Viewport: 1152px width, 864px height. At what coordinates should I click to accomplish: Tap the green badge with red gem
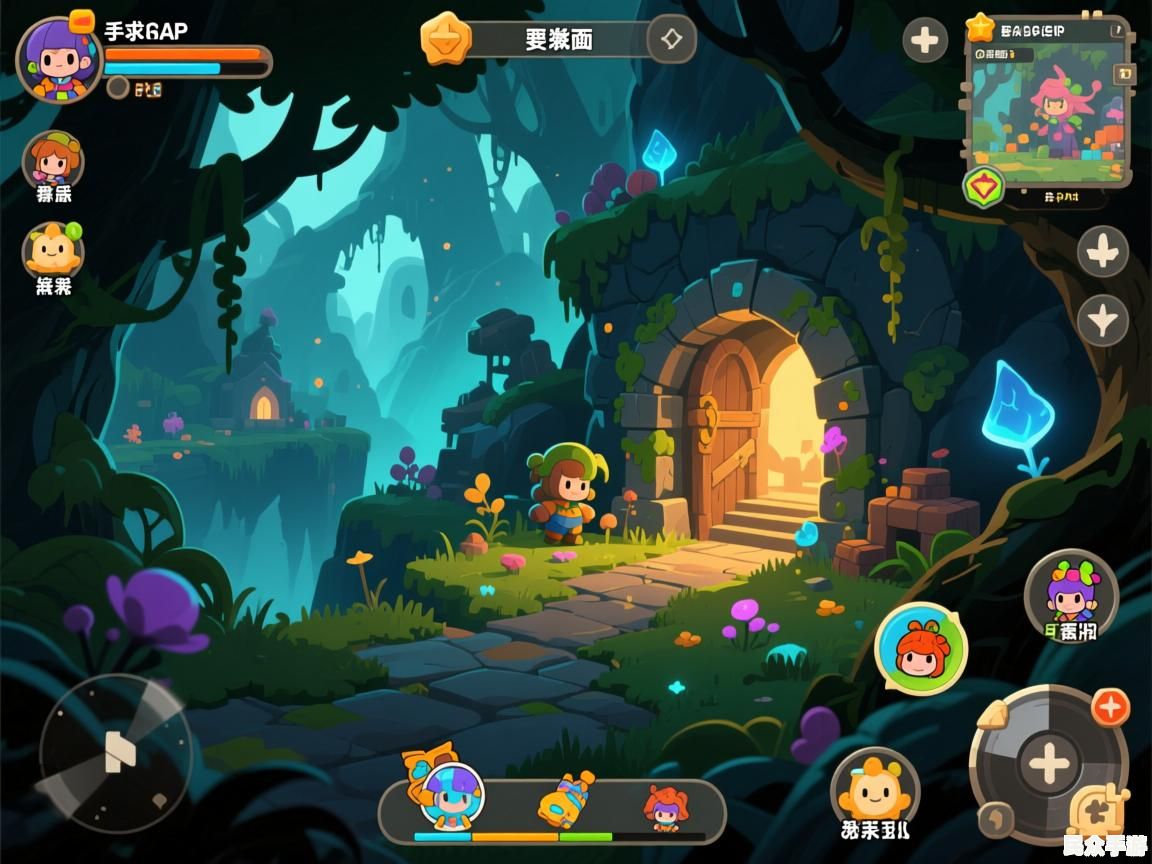coord(983,186)
